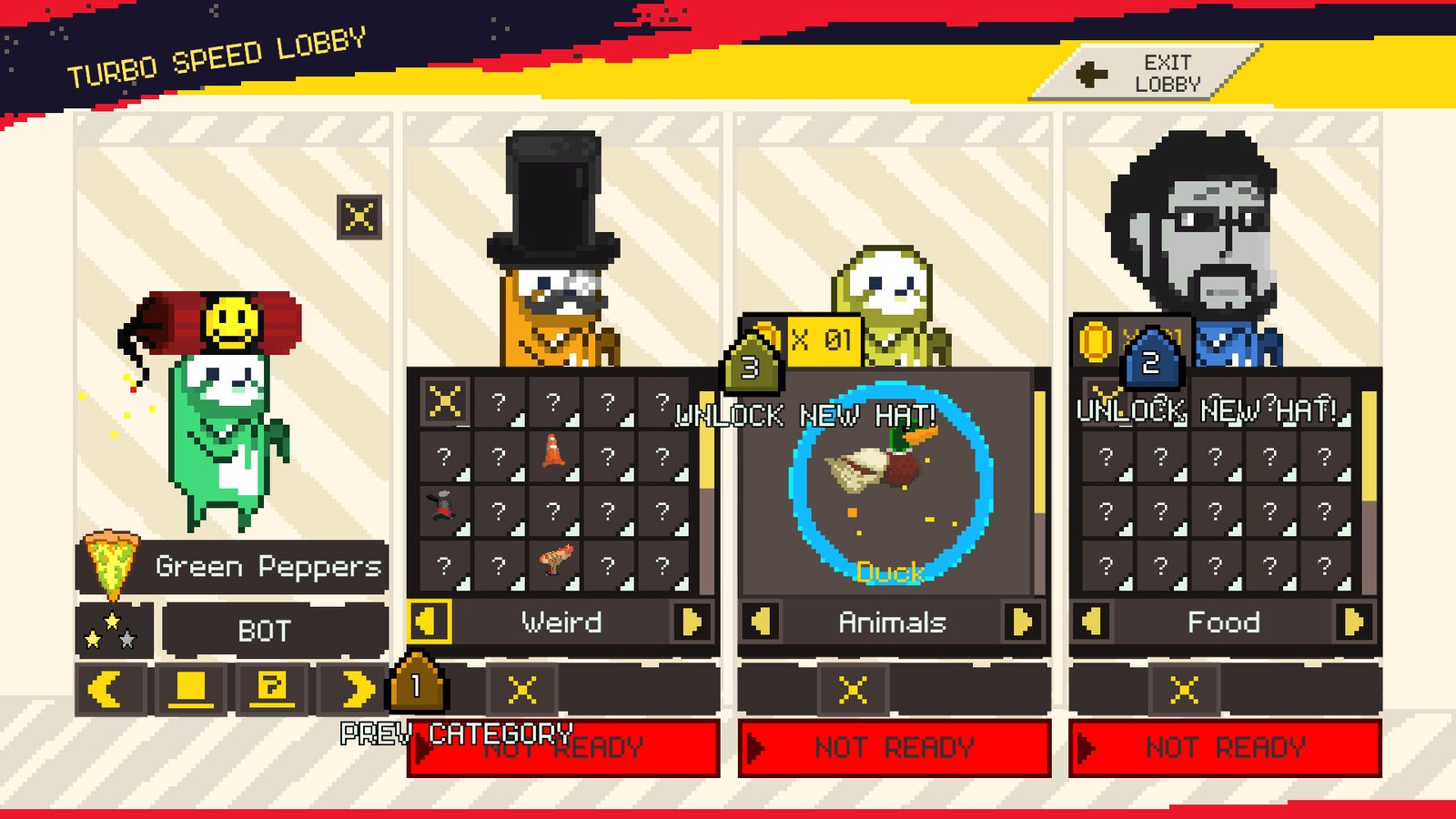Select the no-hat X slot in Weird grid
This screenshot has height=819, width=1456.
(x=445, y=400)
